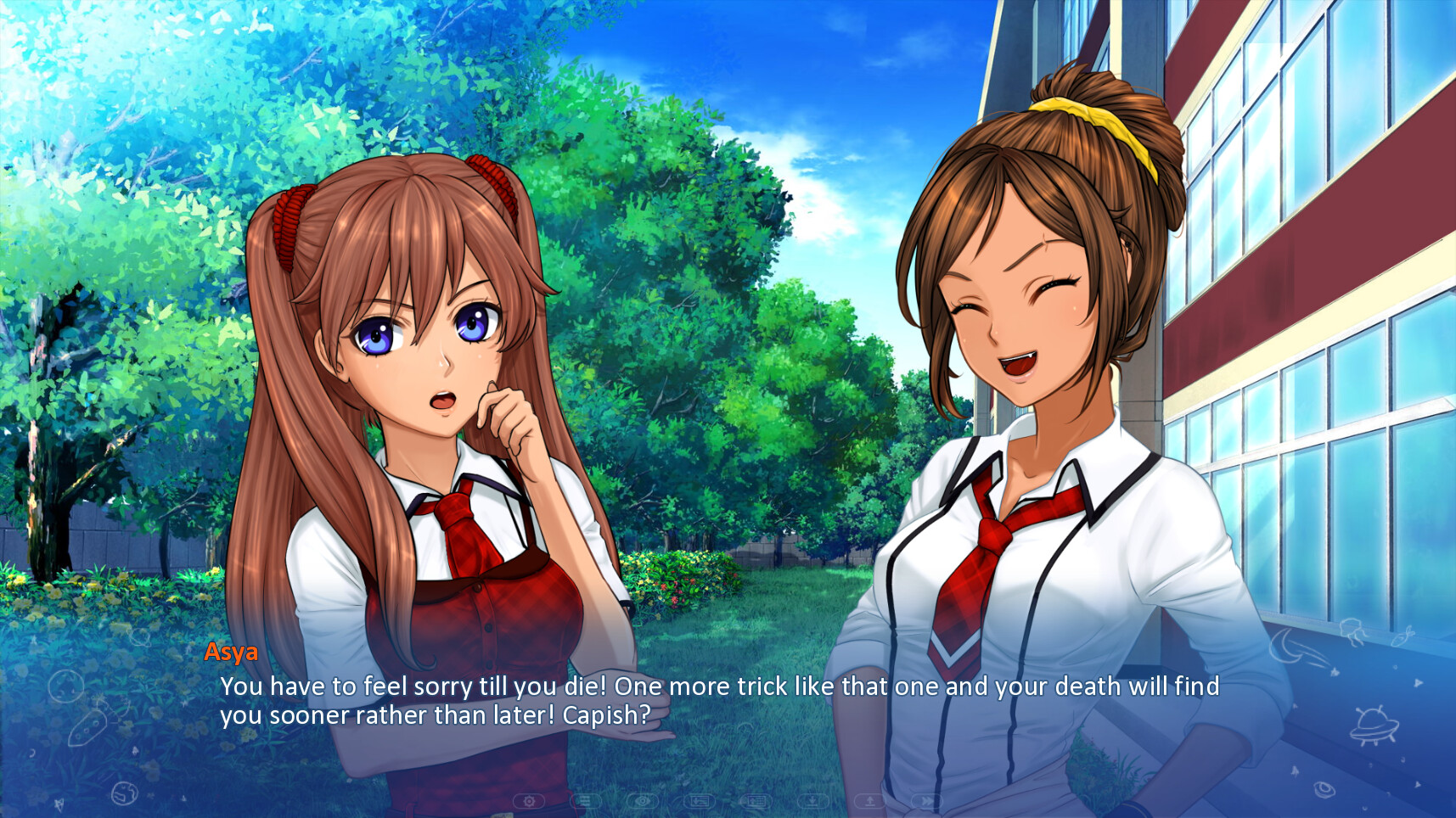
Task: Click the UFO doodle on the textbox
Action: (1375, 725)
